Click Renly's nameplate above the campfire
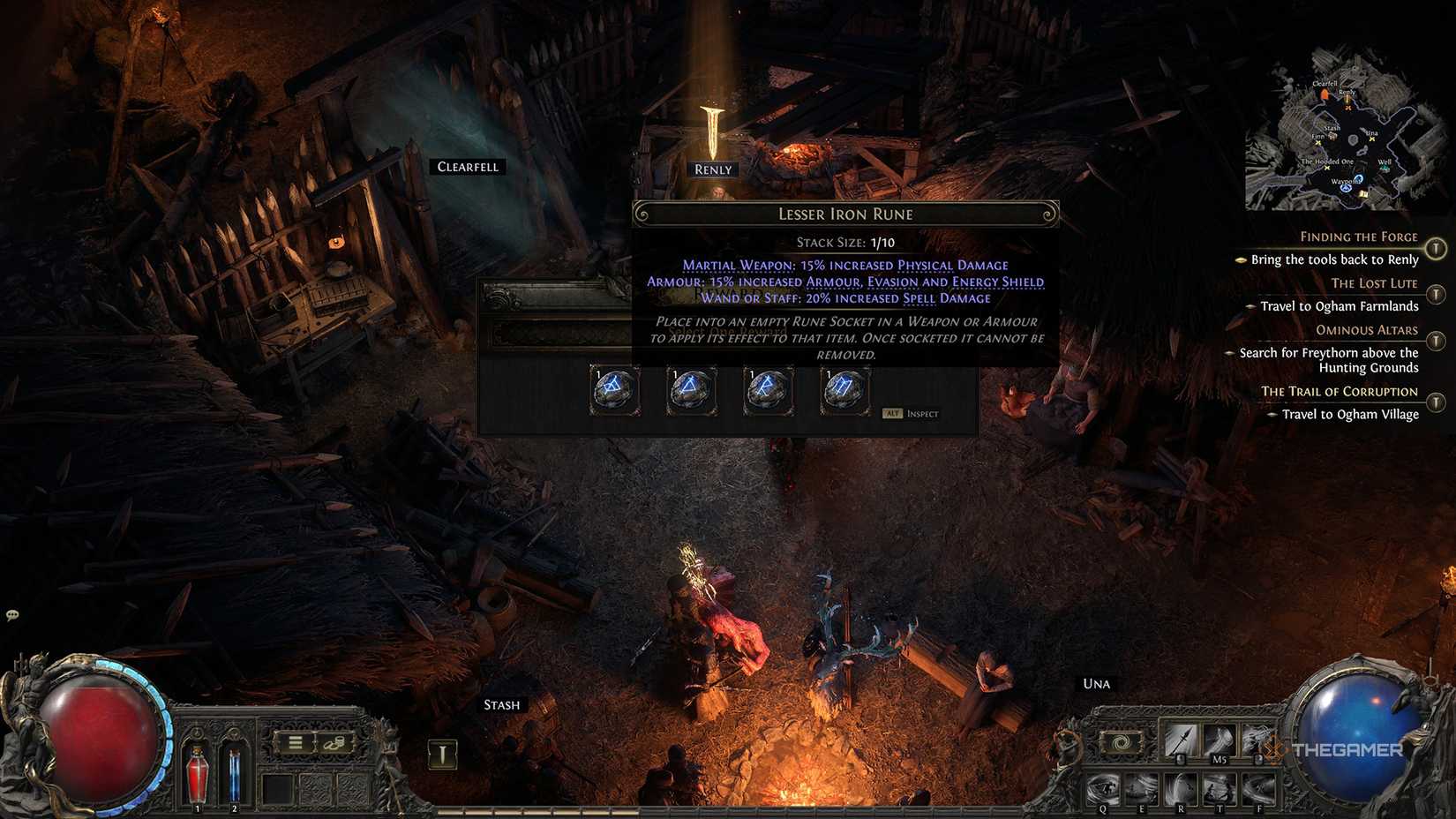1456x819 pixels. click(711, 169)
